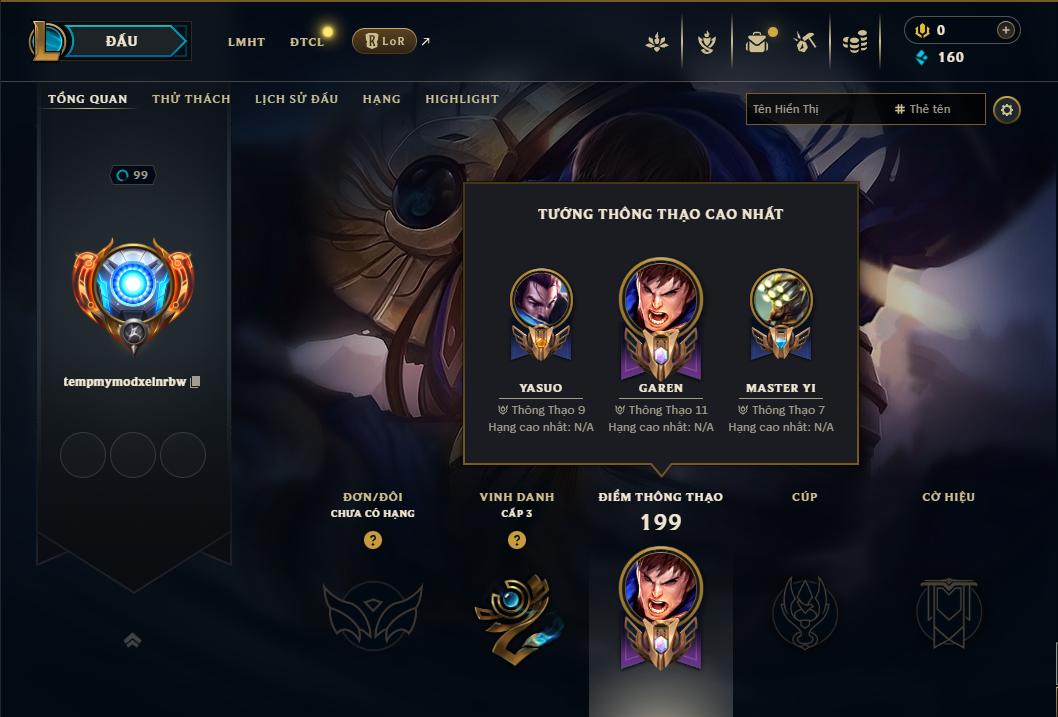This screenshot has height=717, width=1058.
Task: Click the Vinh Danh question mark icon
Action: pos(517,540)
